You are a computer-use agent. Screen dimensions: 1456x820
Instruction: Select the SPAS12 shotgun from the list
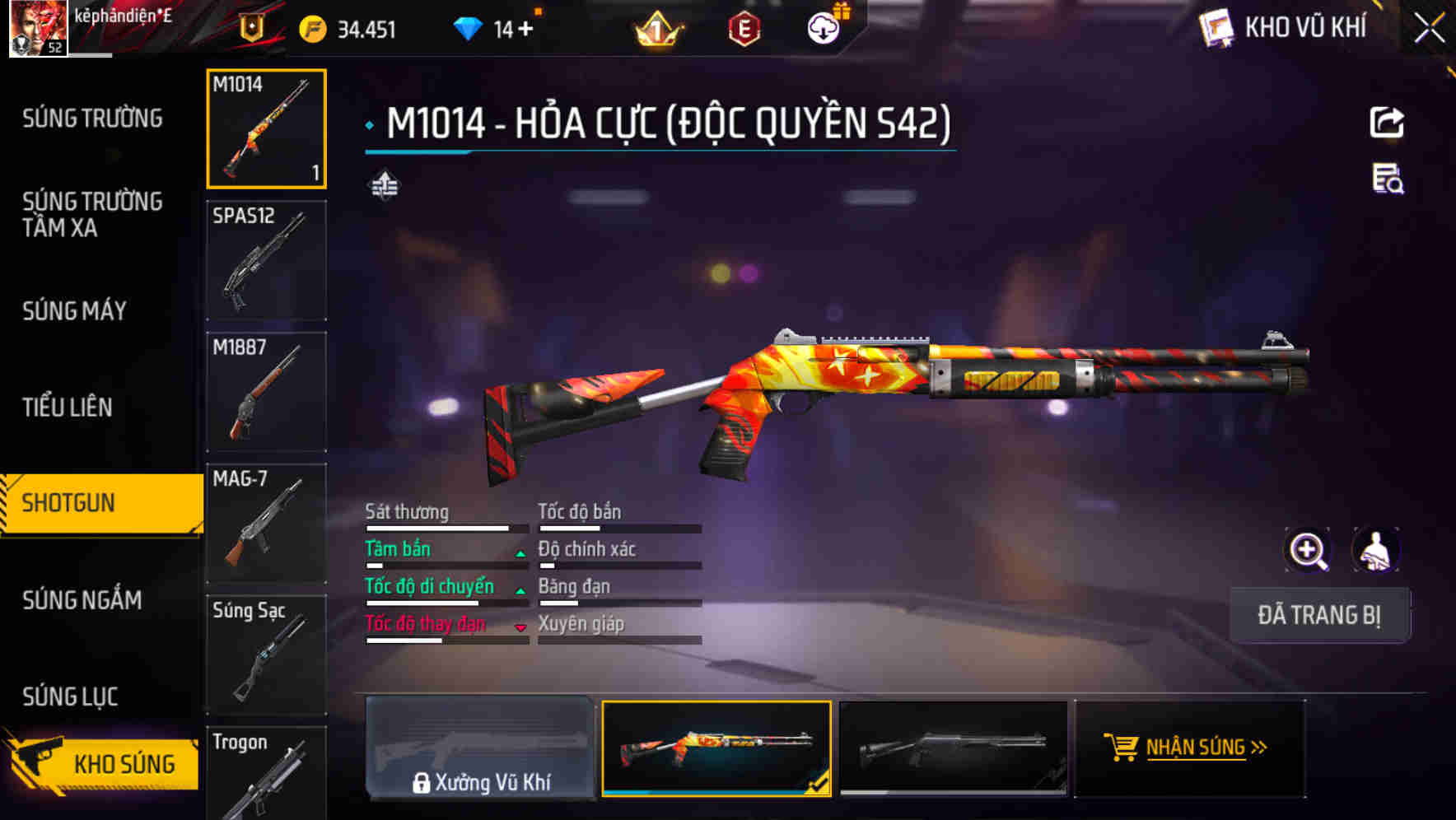tap(267, 259)
